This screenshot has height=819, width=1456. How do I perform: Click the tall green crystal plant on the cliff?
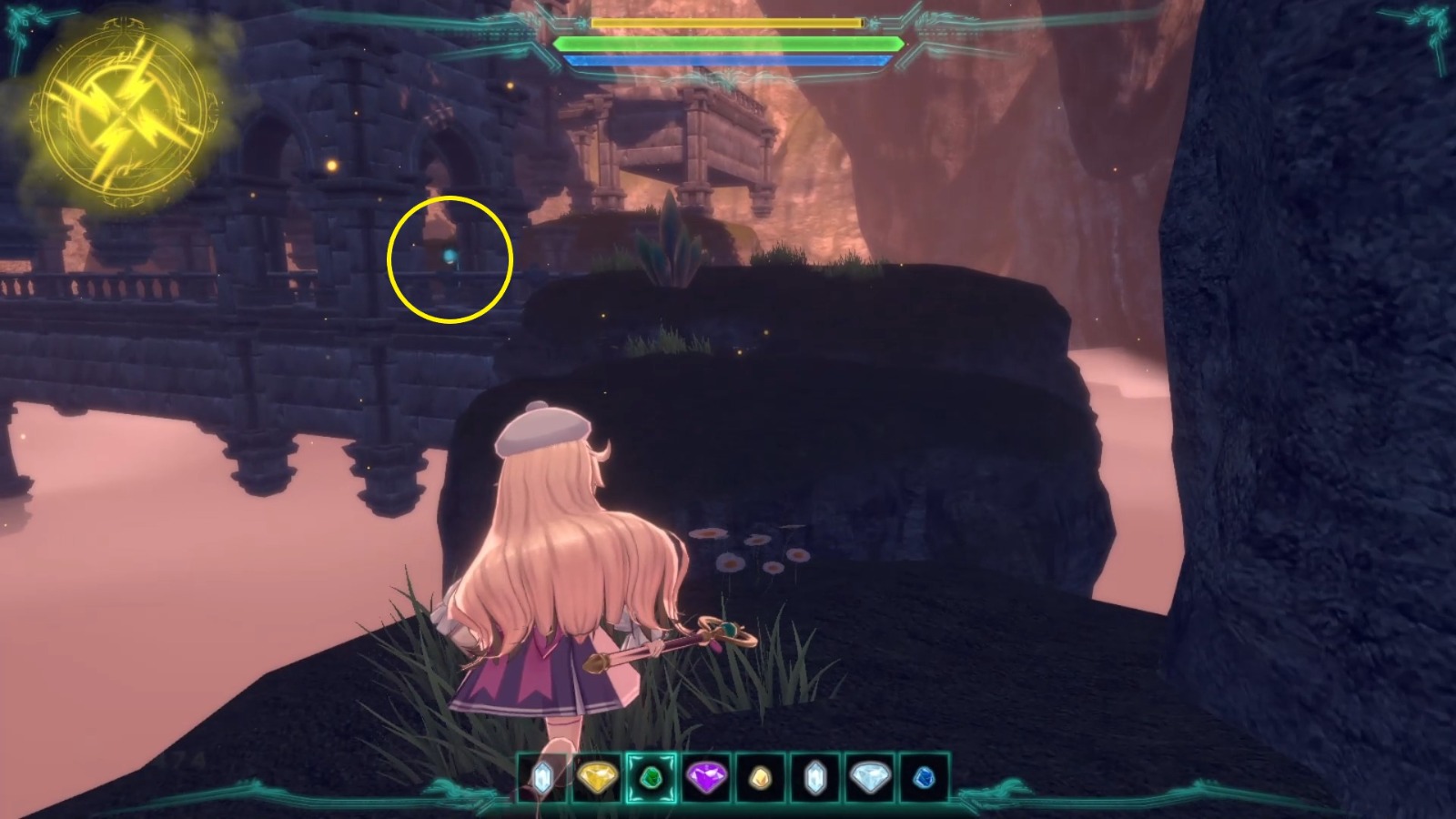[x=672, y=238]
